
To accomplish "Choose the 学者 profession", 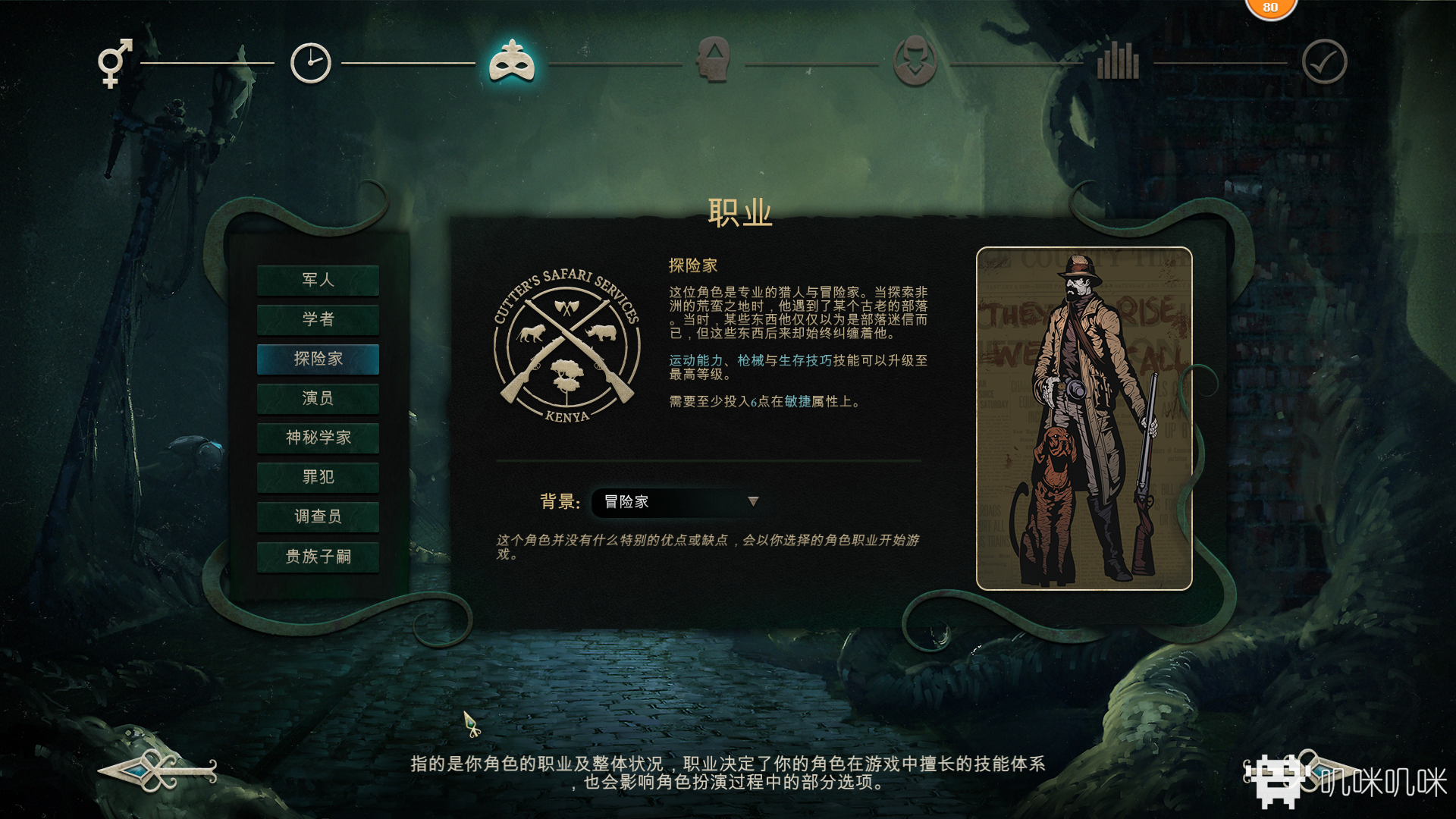I will (318, 319).
